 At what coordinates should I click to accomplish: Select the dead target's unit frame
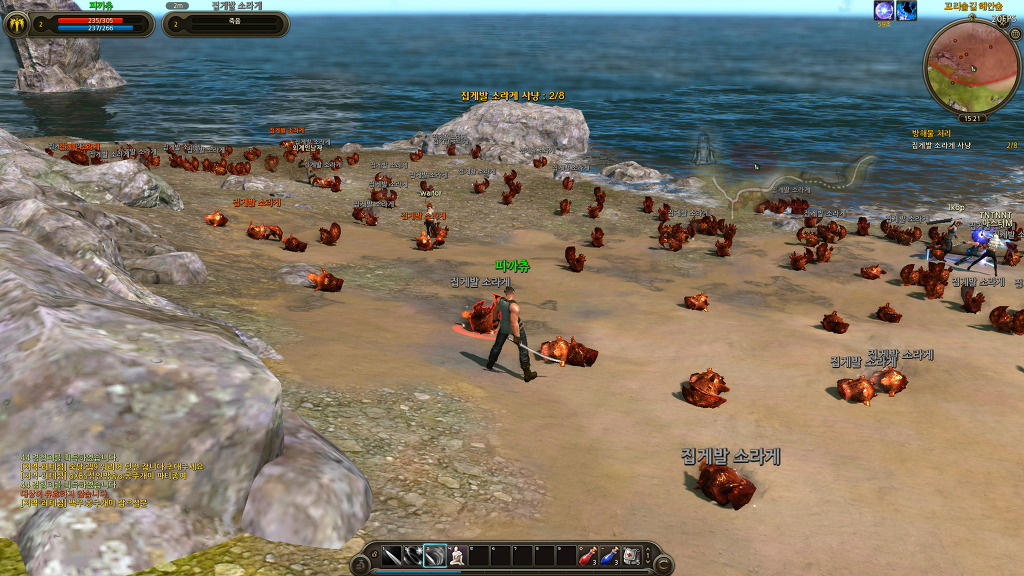tap(224, 24)
